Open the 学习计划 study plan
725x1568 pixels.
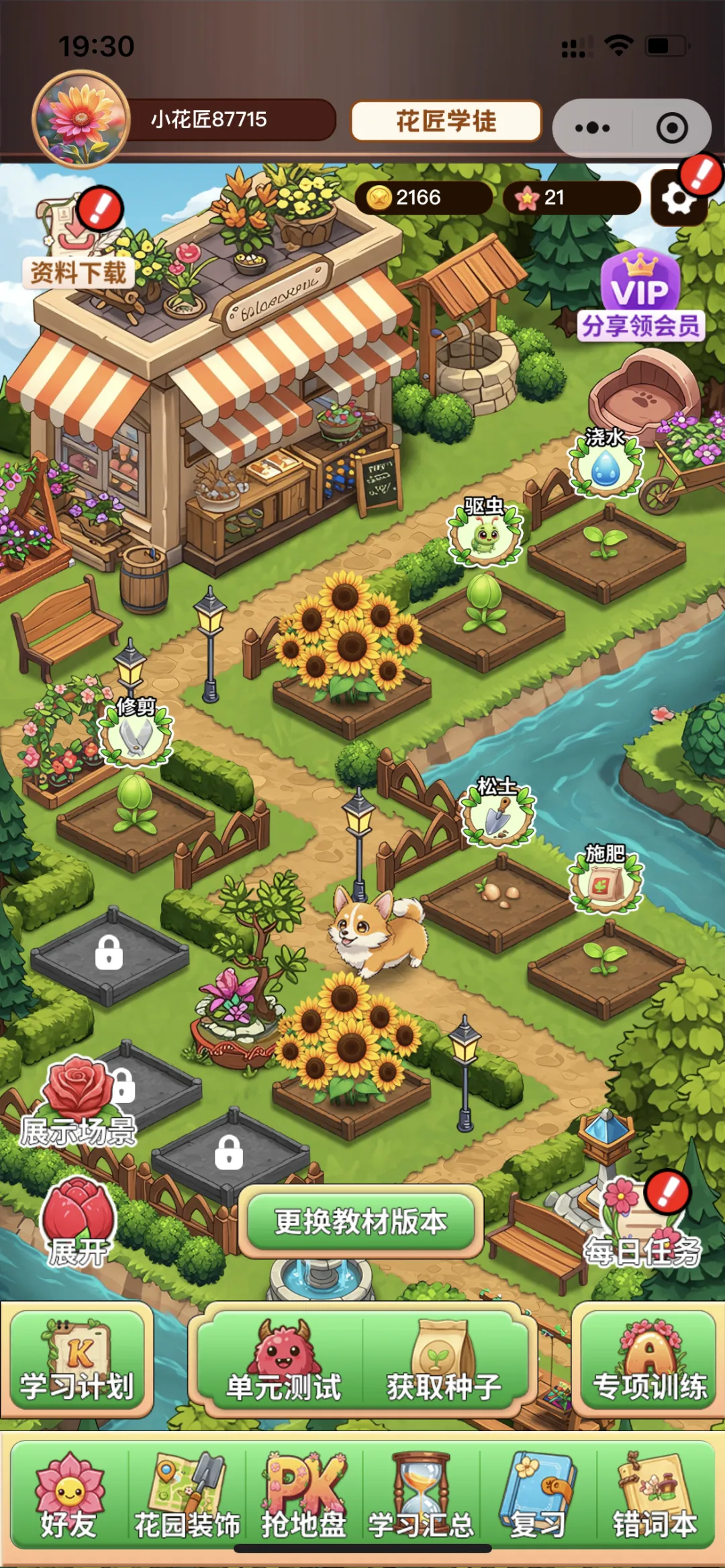tap(77, 1361)
